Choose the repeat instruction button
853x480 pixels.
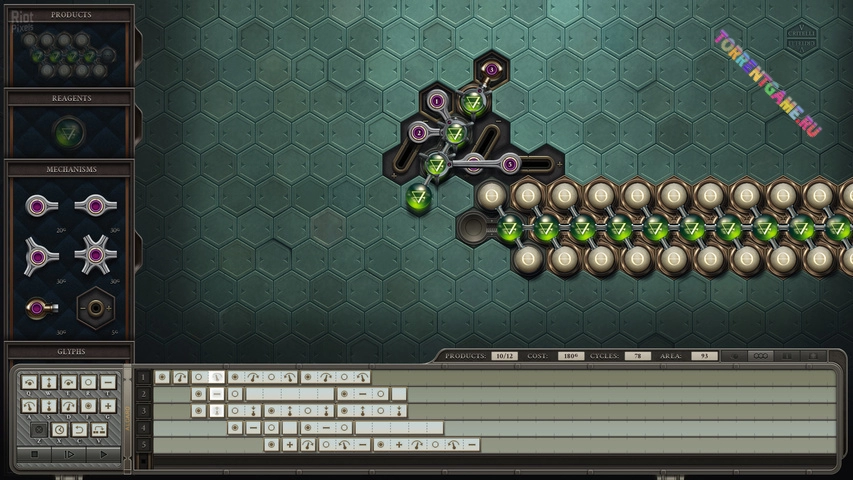[x=99, y=429]
